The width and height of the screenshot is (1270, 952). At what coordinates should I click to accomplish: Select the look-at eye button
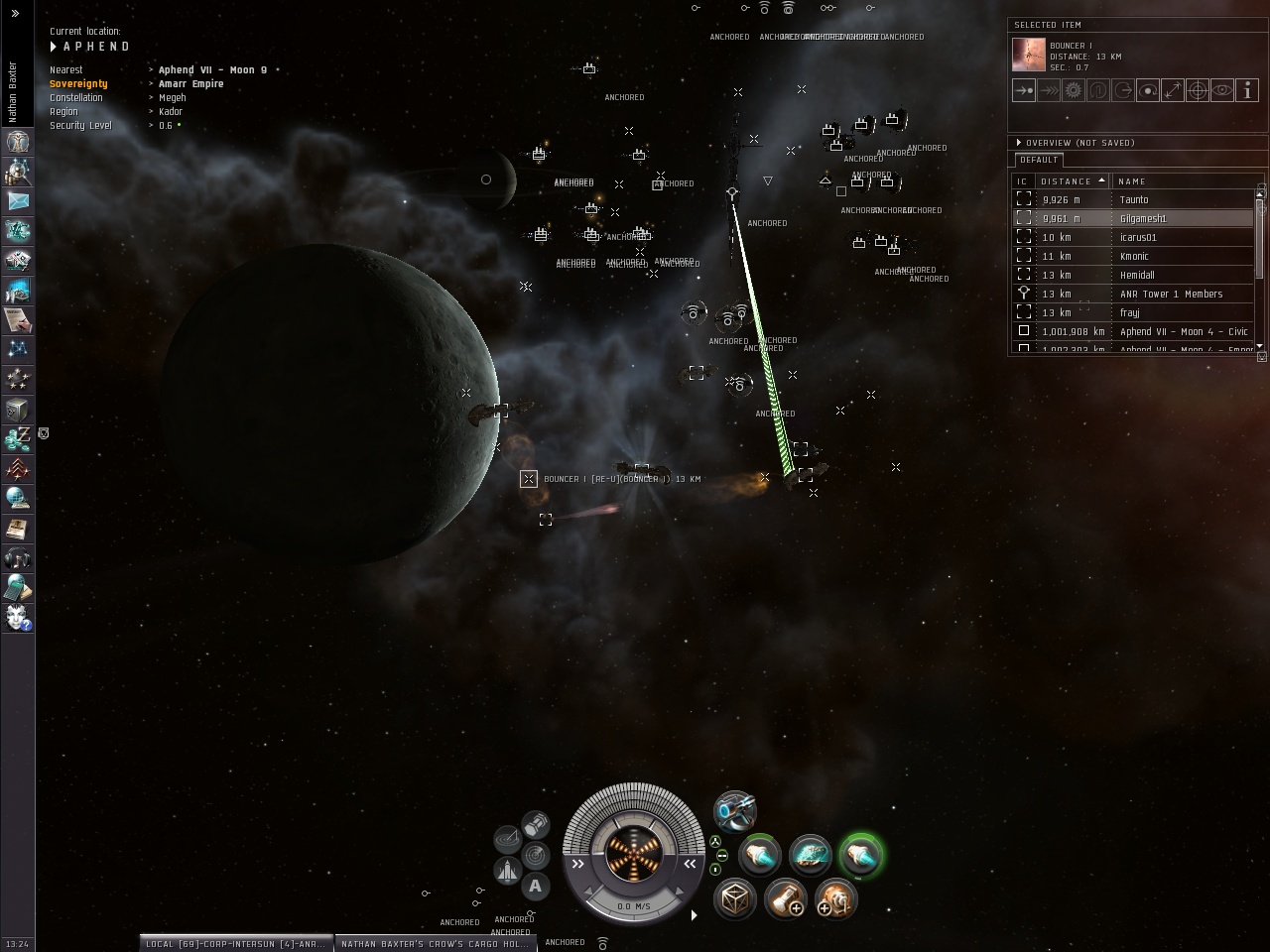(x=1222, y=90)
